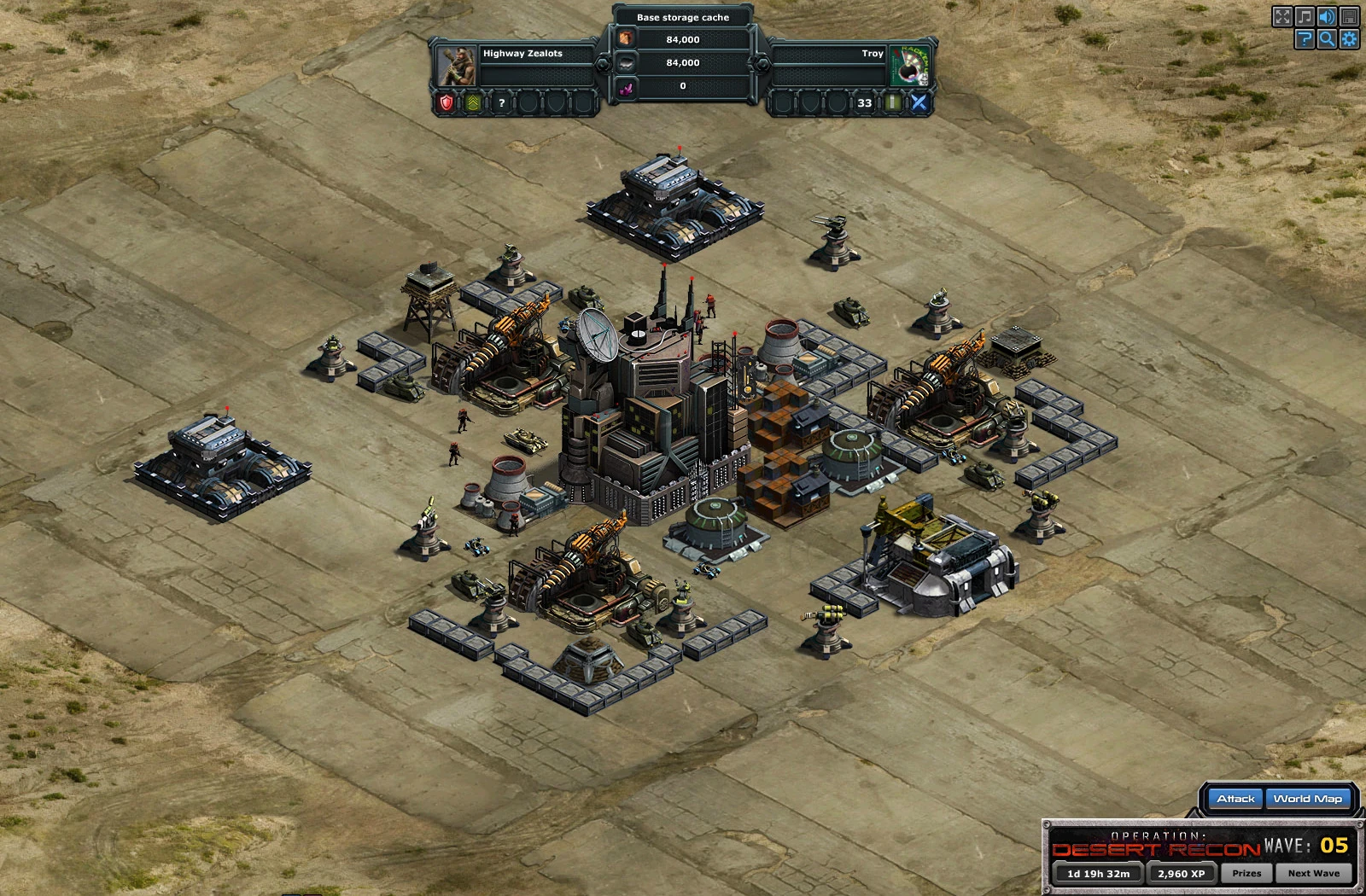
Task: Toggle music with the note icon
Action: click(x=1305, y=16)
